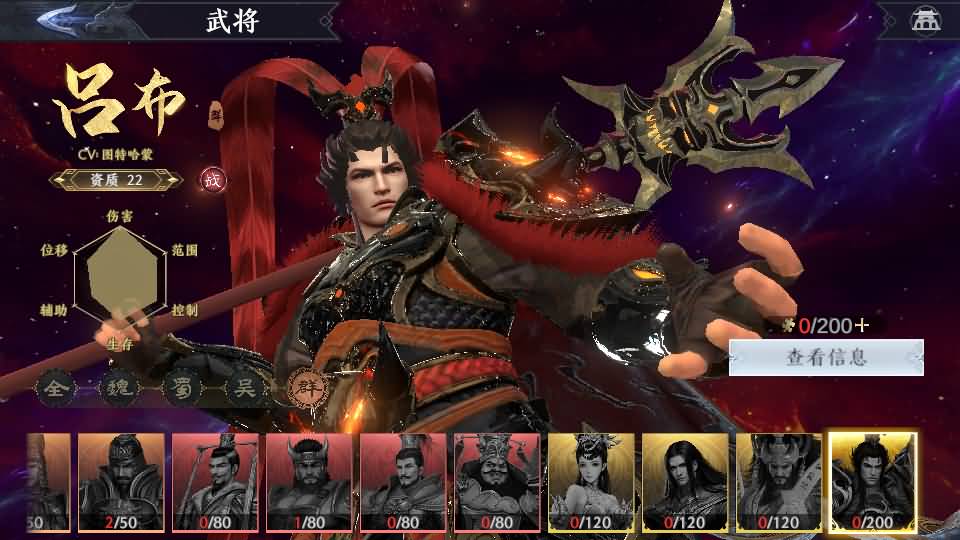Select Lu Bu's highlighted 0/200 portrait
The height and width of the screenshot is (540, 960).
click(x=873, y=481)
